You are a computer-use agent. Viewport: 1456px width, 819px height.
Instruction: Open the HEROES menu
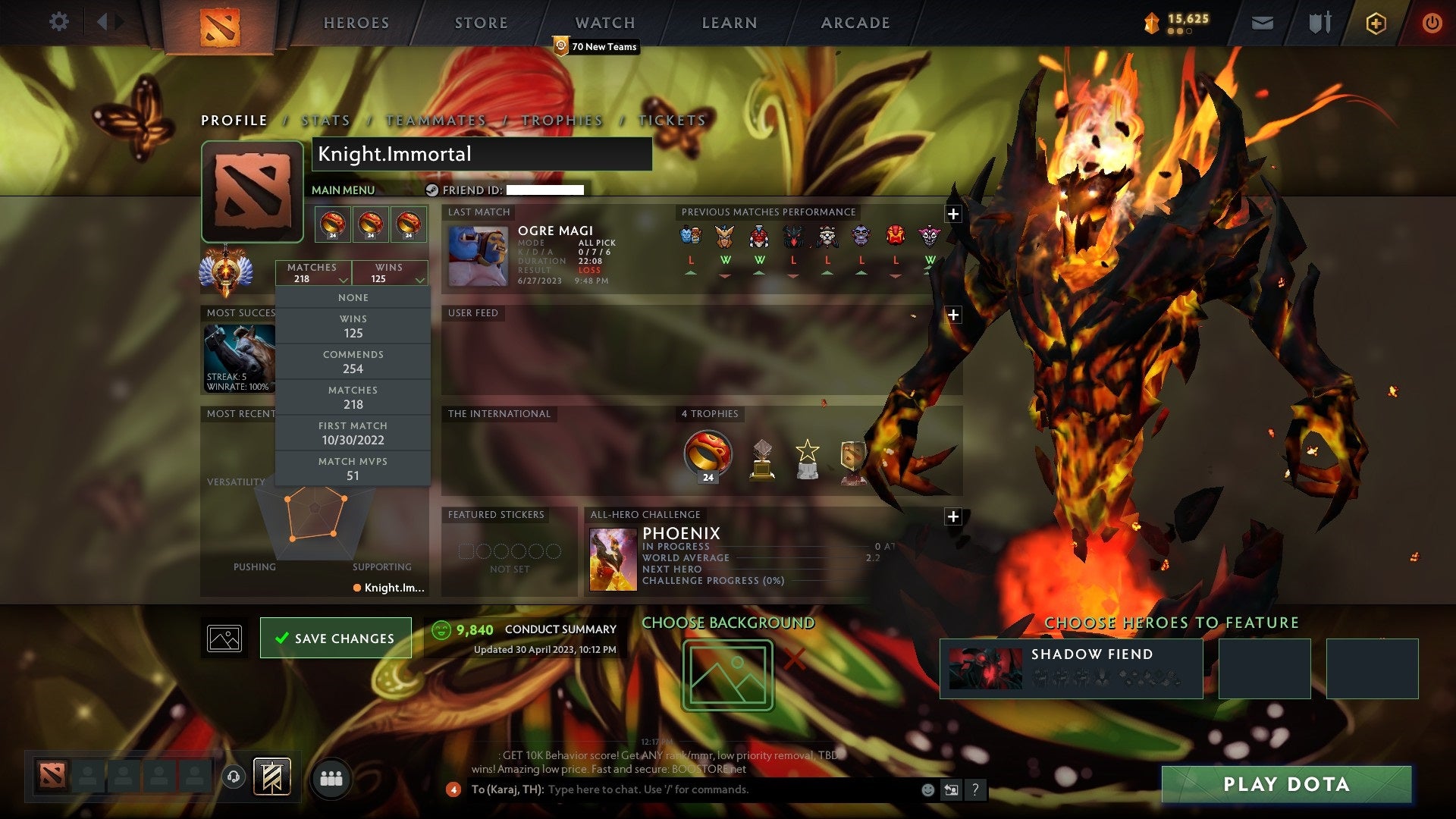[356, 23]
